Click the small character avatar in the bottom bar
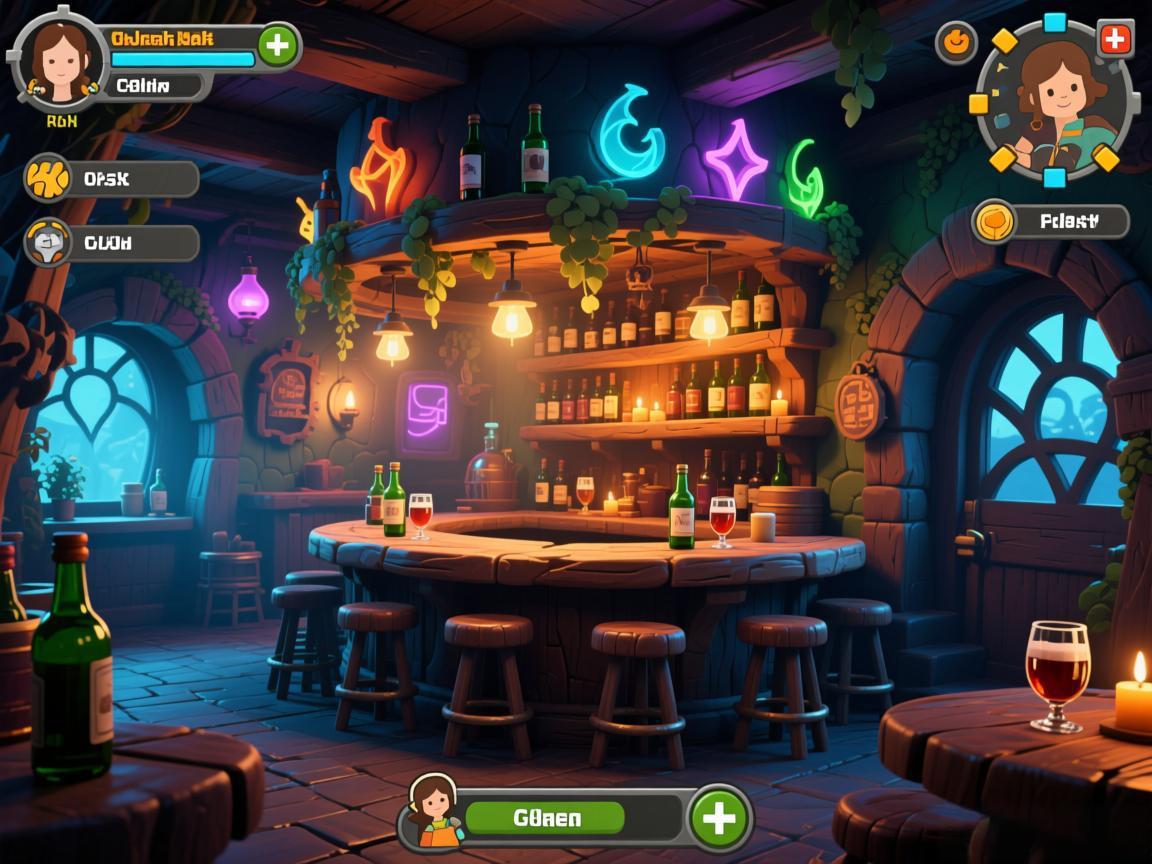Viewport: 1152px width, 864px height. click(x=434, y=810)
